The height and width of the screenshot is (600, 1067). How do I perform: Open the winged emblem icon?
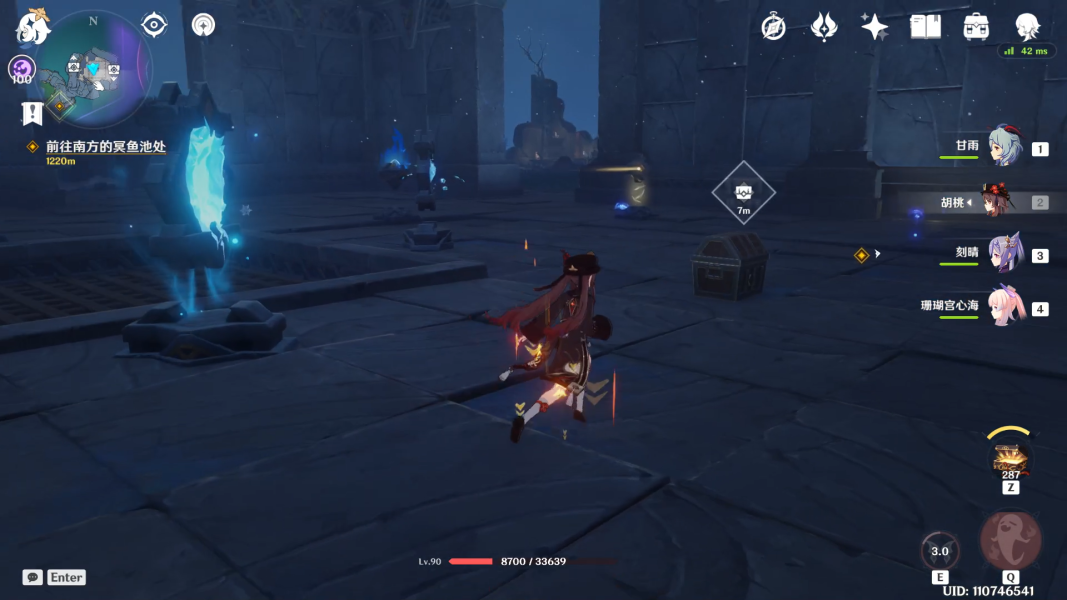(x=824, y=27)
